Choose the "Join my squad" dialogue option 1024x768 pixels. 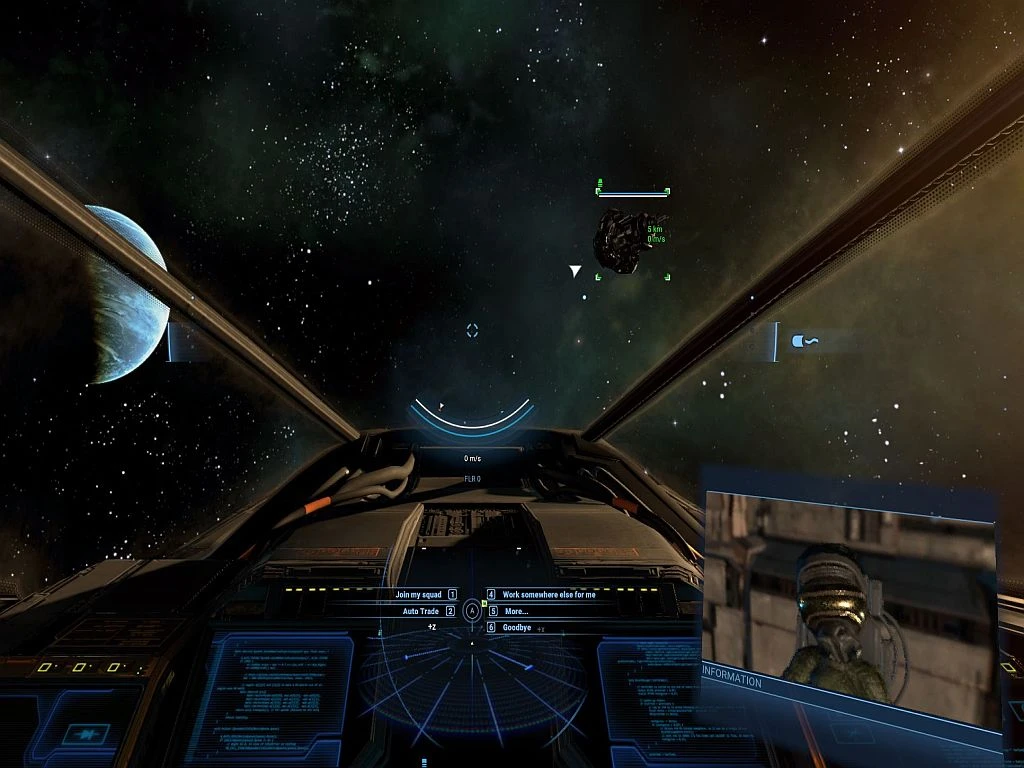[419, 594]
